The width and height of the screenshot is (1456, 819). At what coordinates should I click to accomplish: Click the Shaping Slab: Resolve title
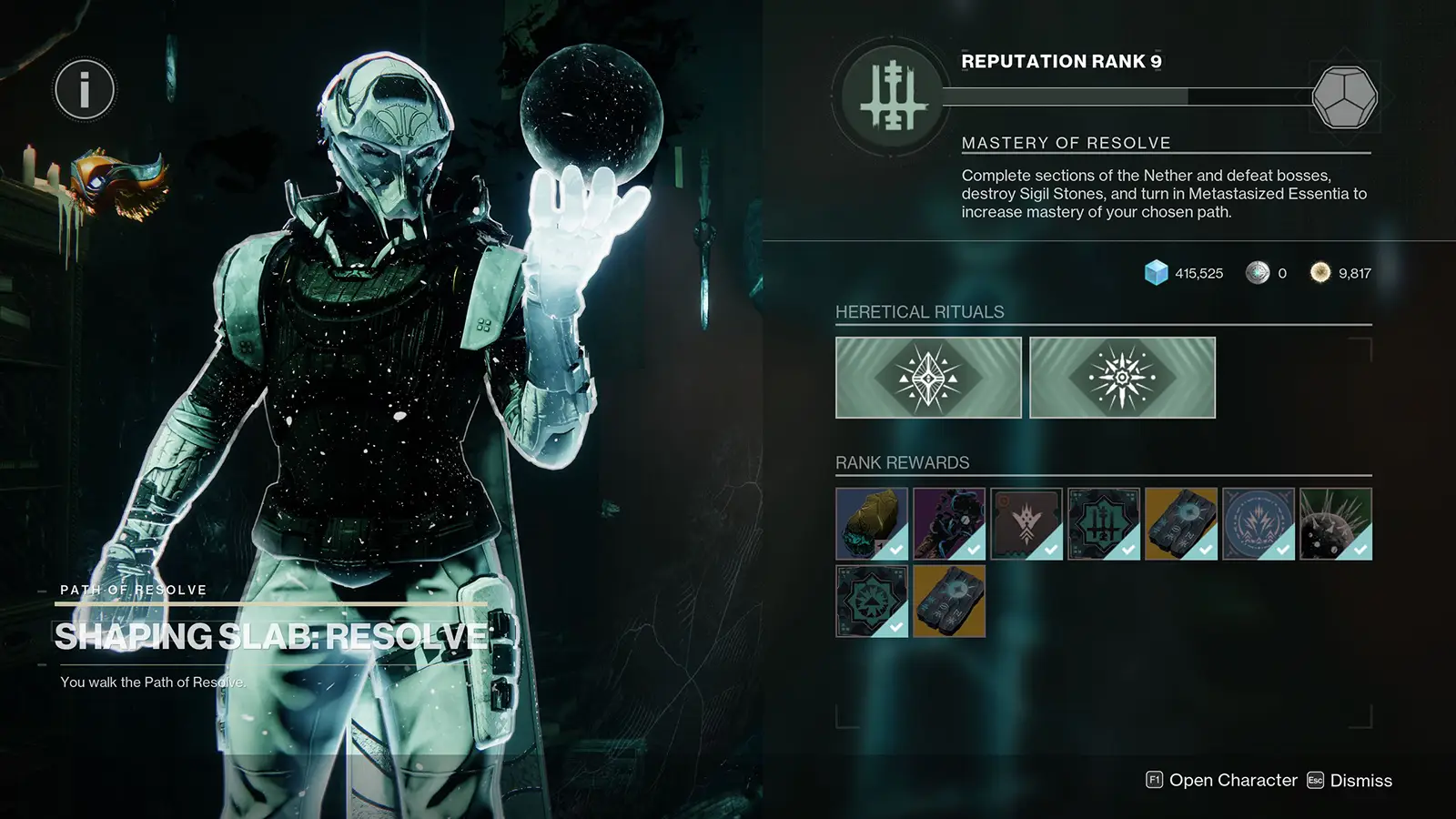270,635
